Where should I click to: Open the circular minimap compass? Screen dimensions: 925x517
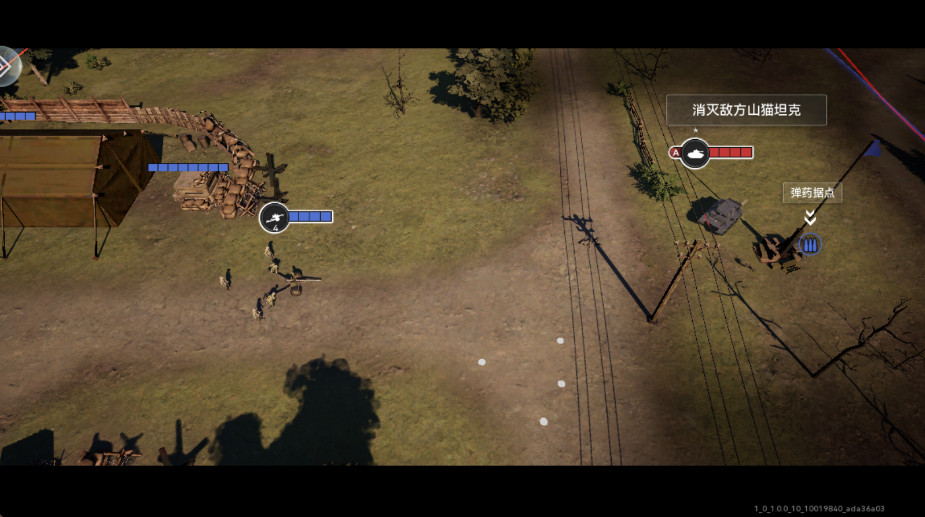[x=7, y=66]
